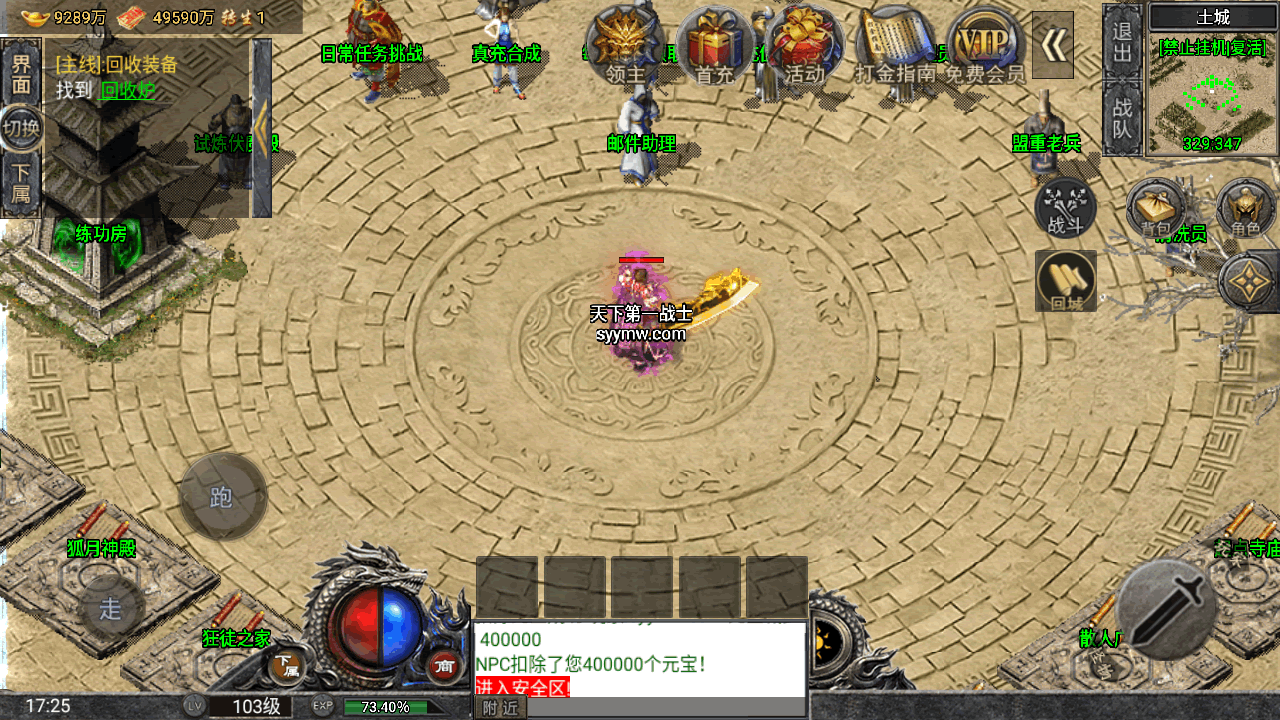Open the 背包 backpack
The height and width of the screenshot is (720, 1280).
1156,208
